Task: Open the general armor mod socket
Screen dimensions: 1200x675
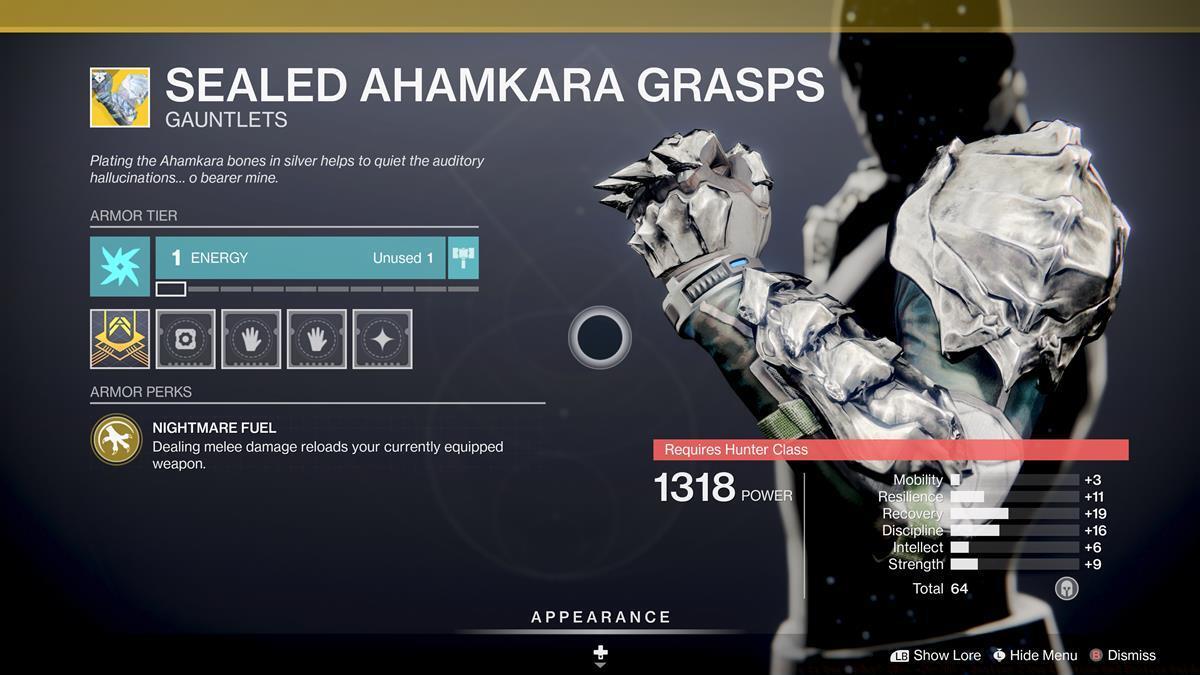Action: [x=185, y=339]
